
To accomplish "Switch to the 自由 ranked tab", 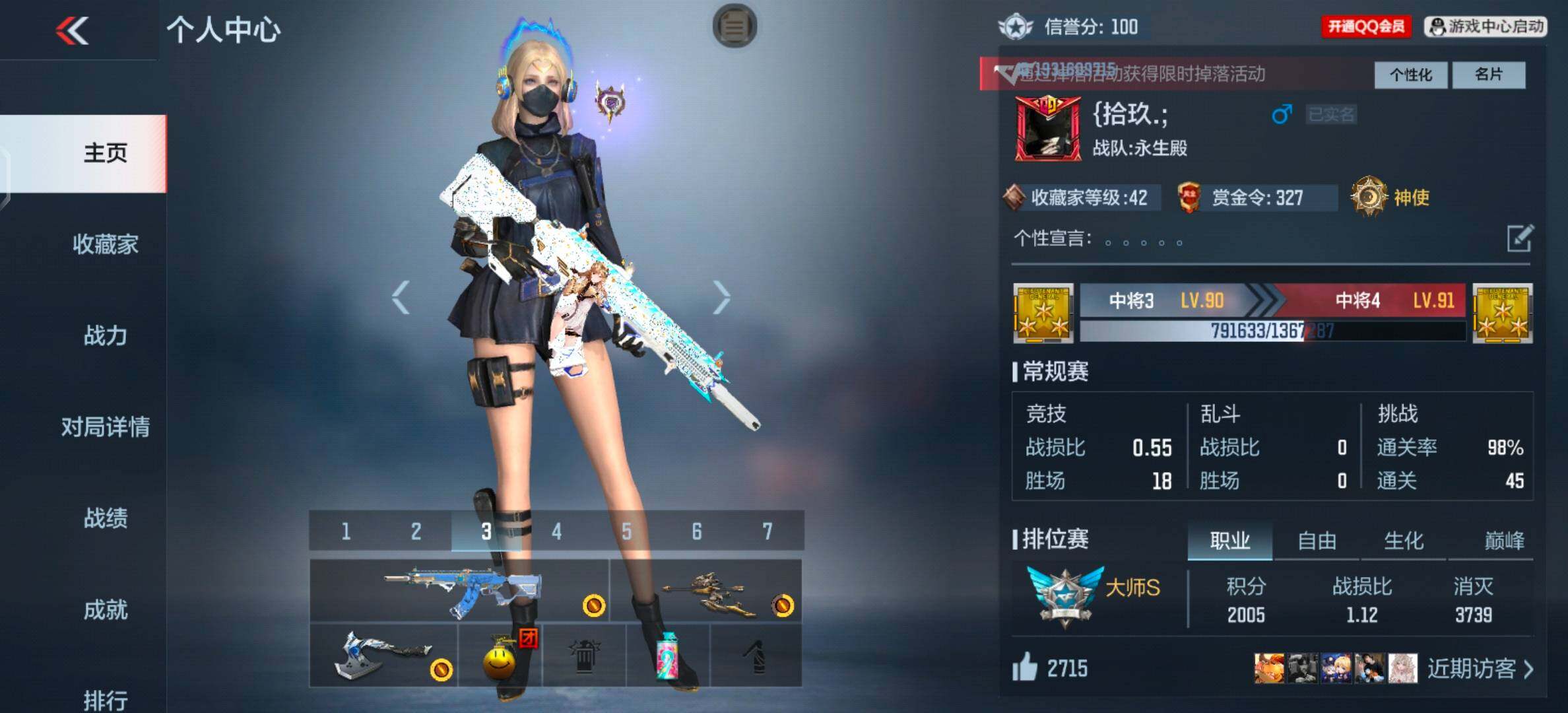I will coord(1317,541).
